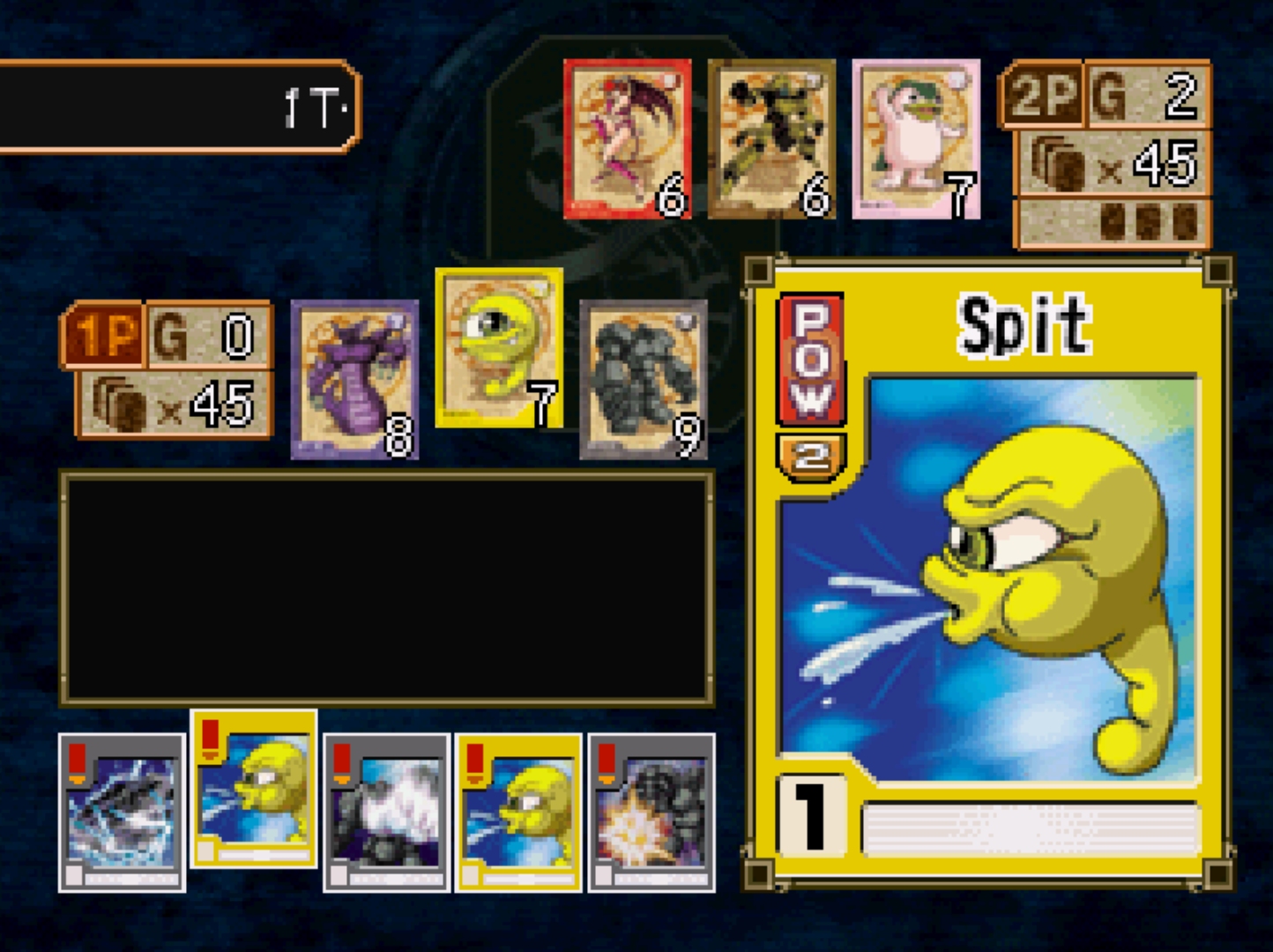Screen dimensions: 1273x952
Task: Choose the raised yellow Spit card in hand
Action: coord(254,788)
